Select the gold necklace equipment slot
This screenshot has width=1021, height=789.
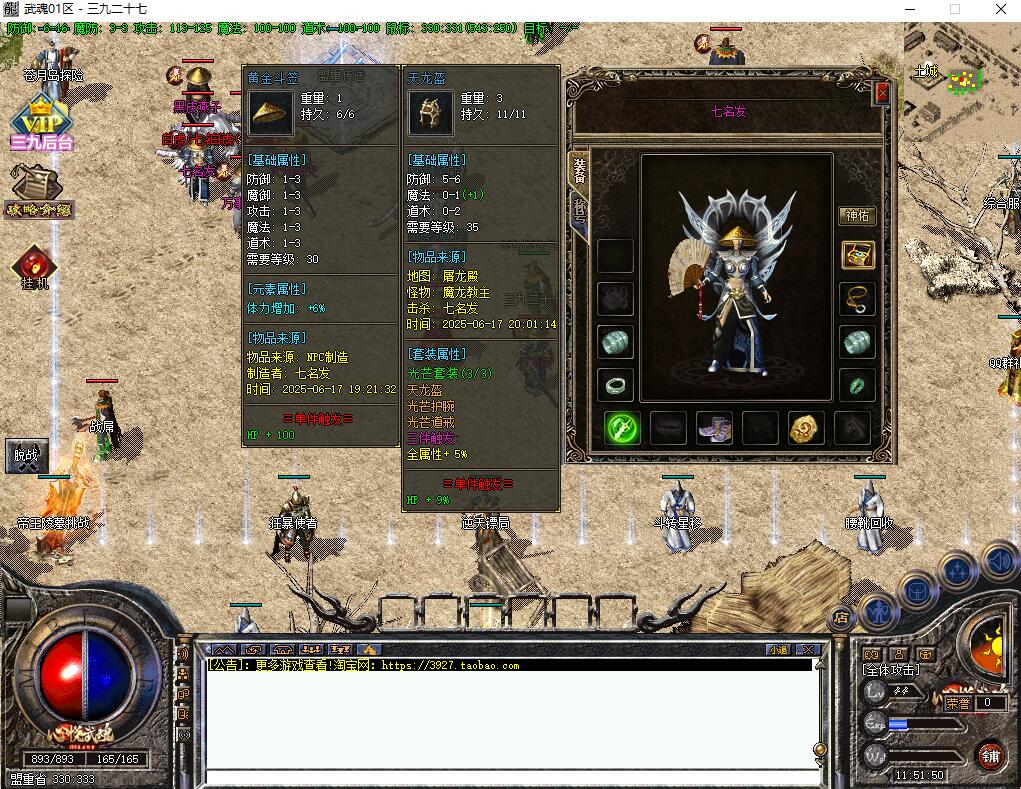point(857,298)
